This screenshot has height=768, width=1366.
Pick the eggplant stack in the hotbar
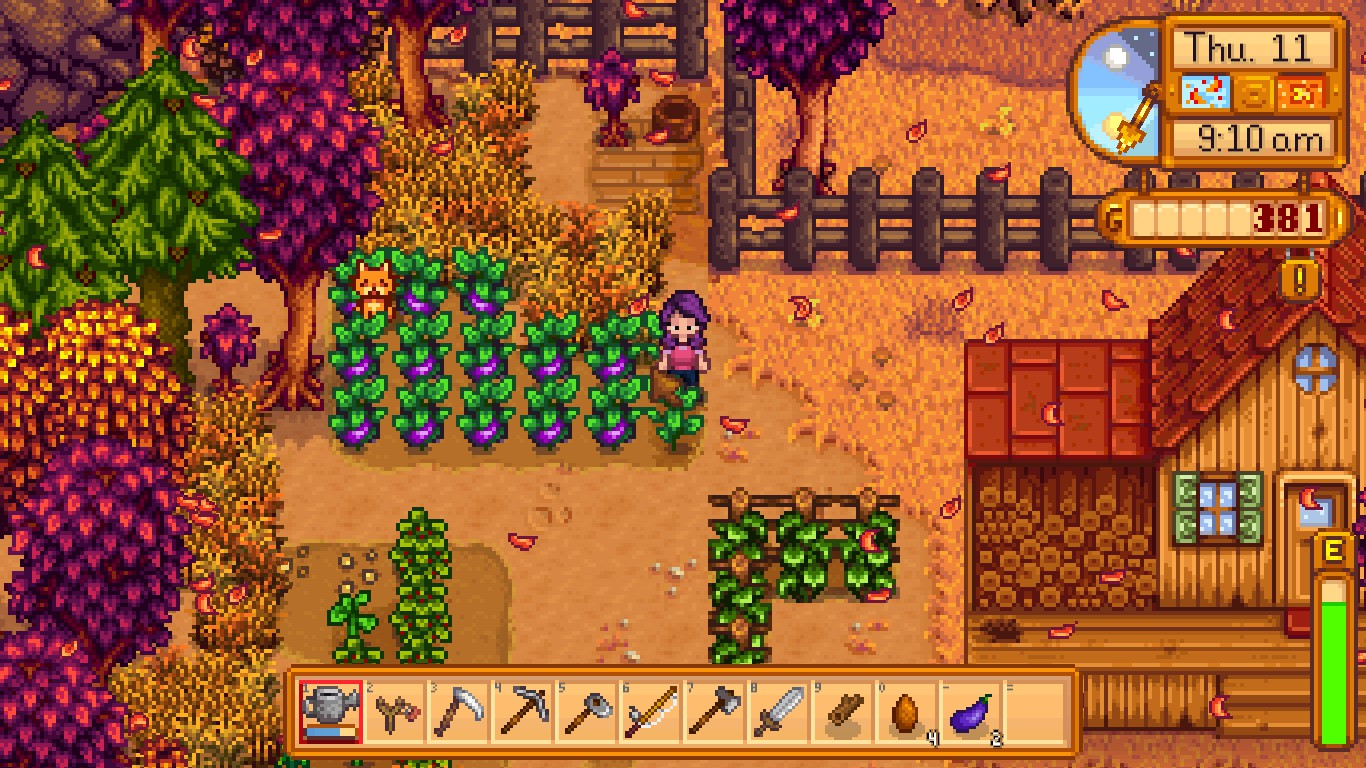pos(971,711)
